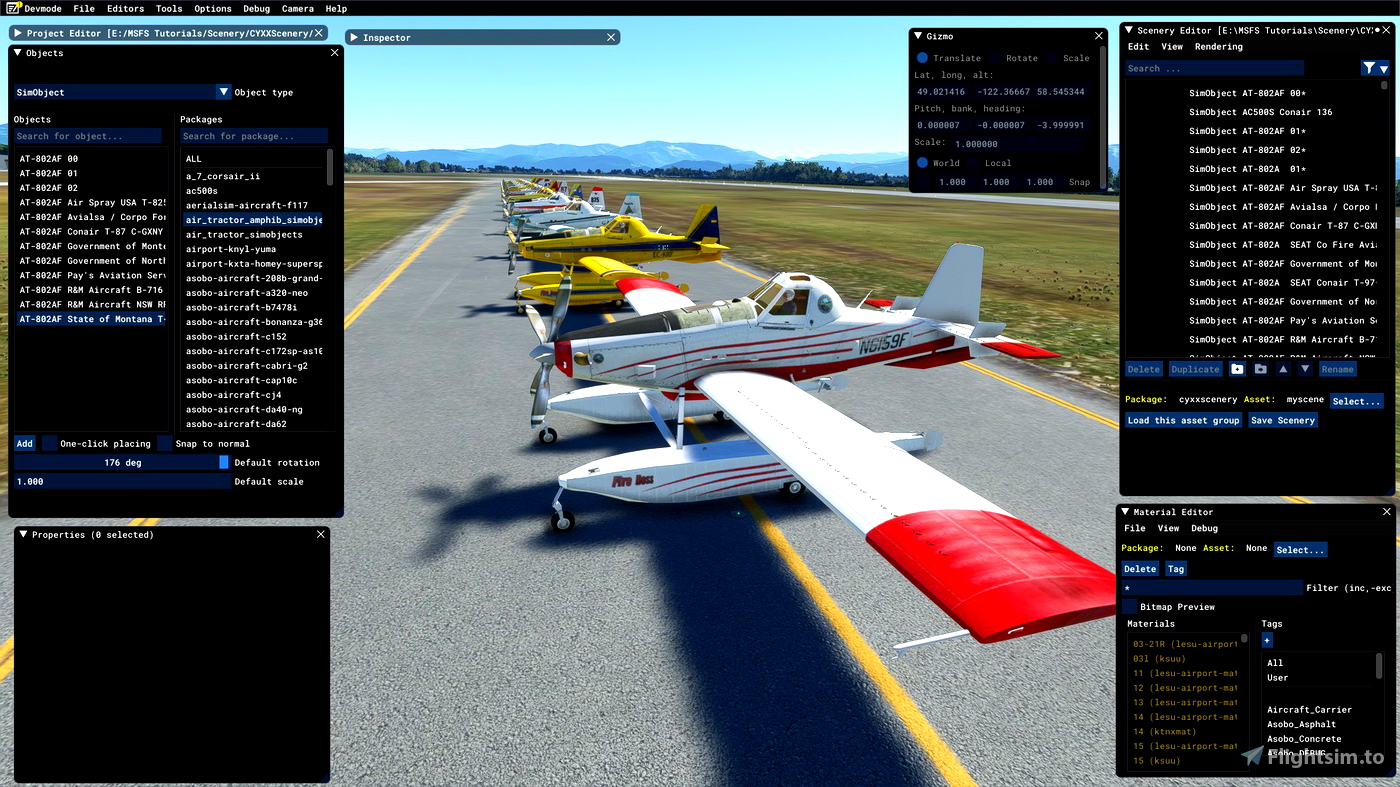Click the down-arrow icon in the Scenery Editor toolbar

coord(1306,369)
